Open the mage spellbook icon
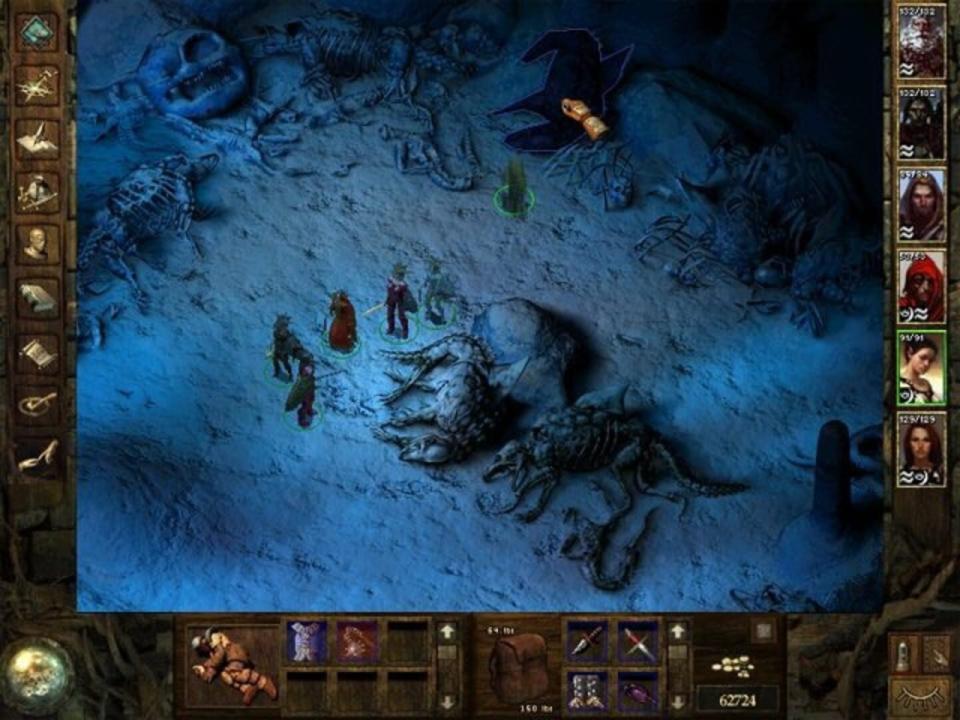The width and height of the screenshot is (960, 720). [x=37, y=297]
